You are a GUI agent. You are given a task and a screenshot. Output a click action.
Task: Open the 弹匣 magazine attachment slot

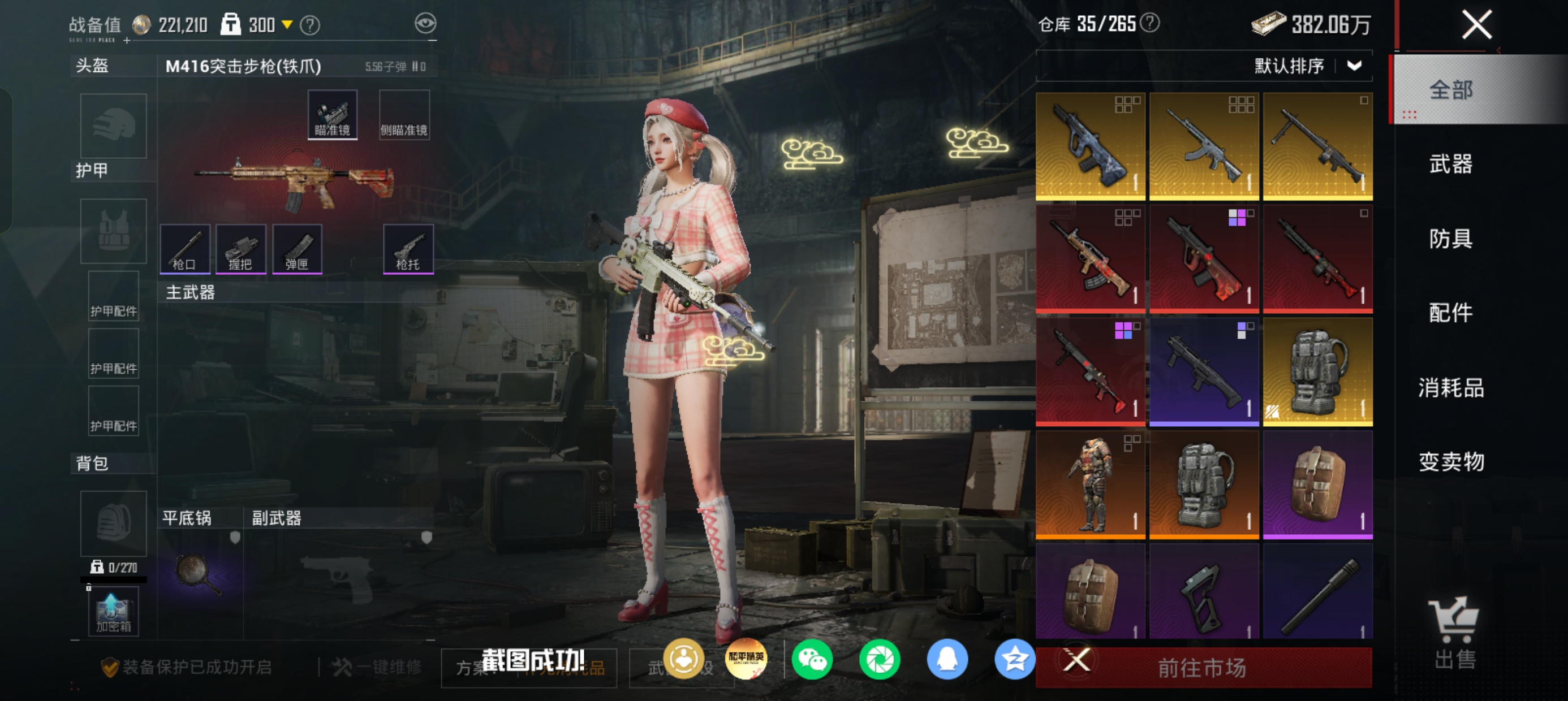tap(297, 249)
